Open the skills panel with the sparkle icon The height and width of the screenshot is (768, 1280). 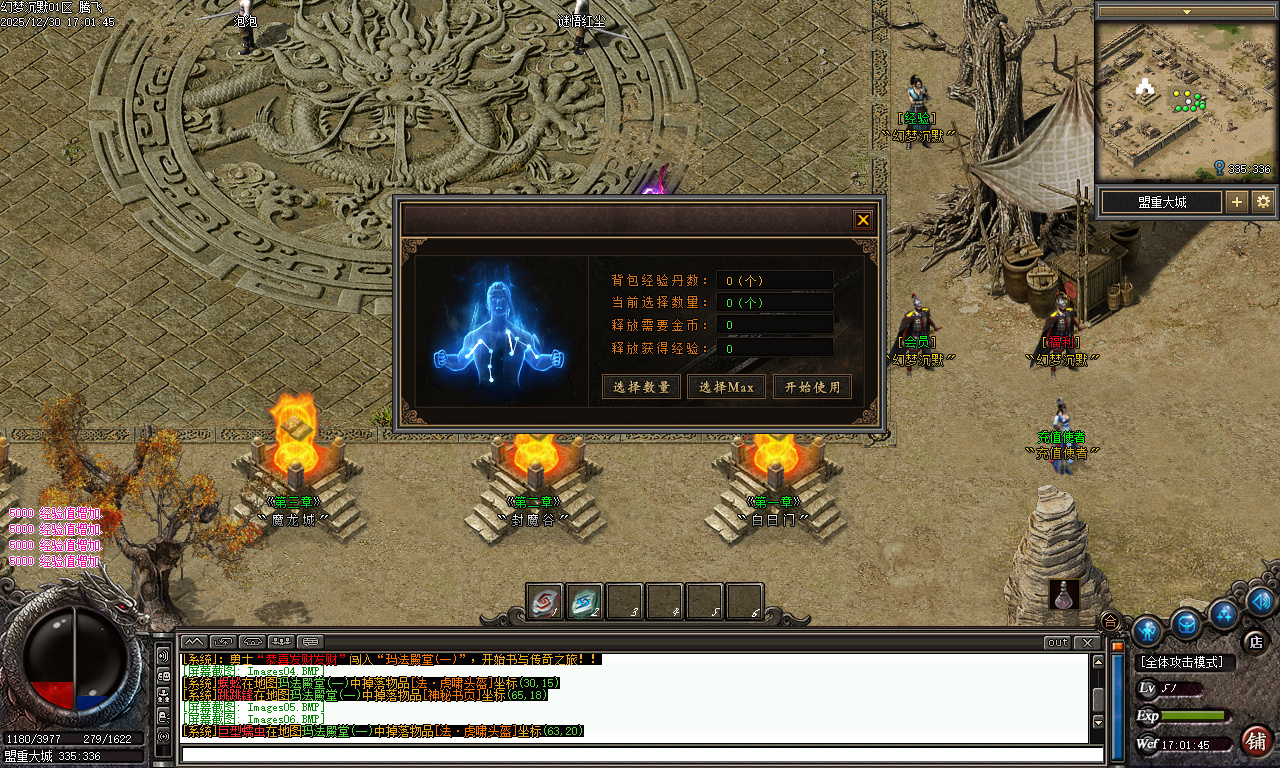1223,612
